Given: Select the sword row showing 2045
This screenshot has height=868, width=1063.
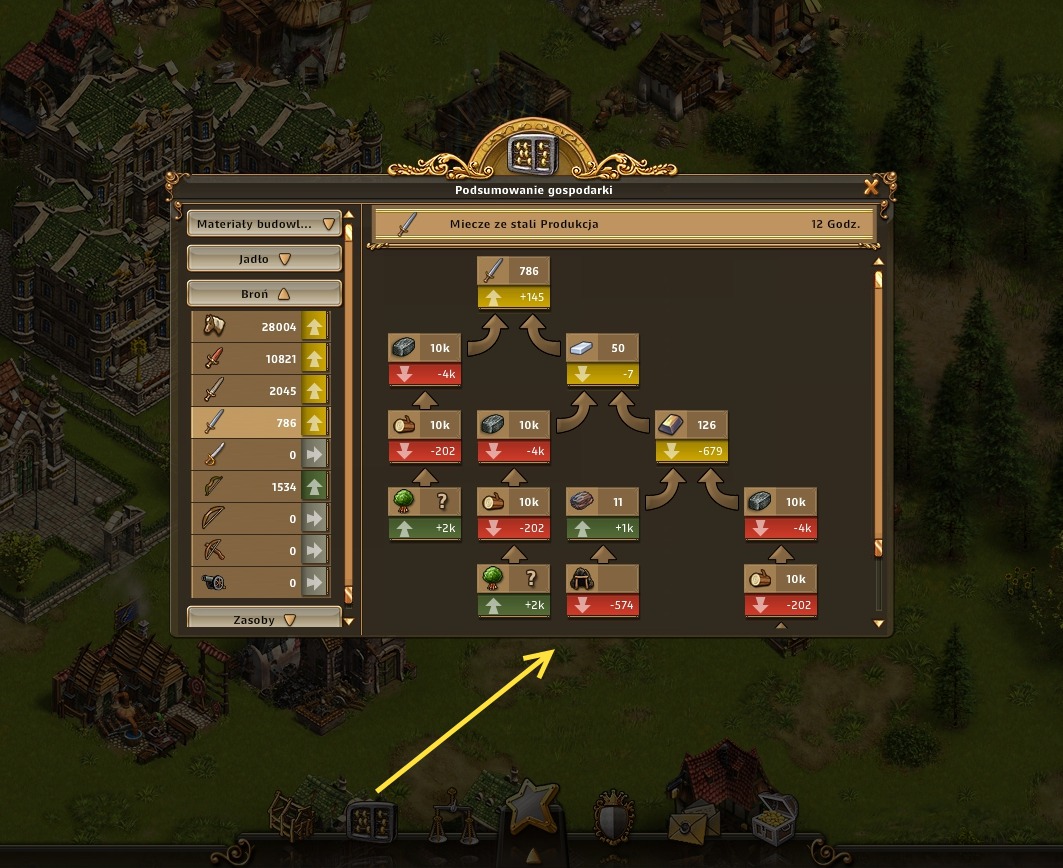Looking at the screenshot, I should [260, 391].
